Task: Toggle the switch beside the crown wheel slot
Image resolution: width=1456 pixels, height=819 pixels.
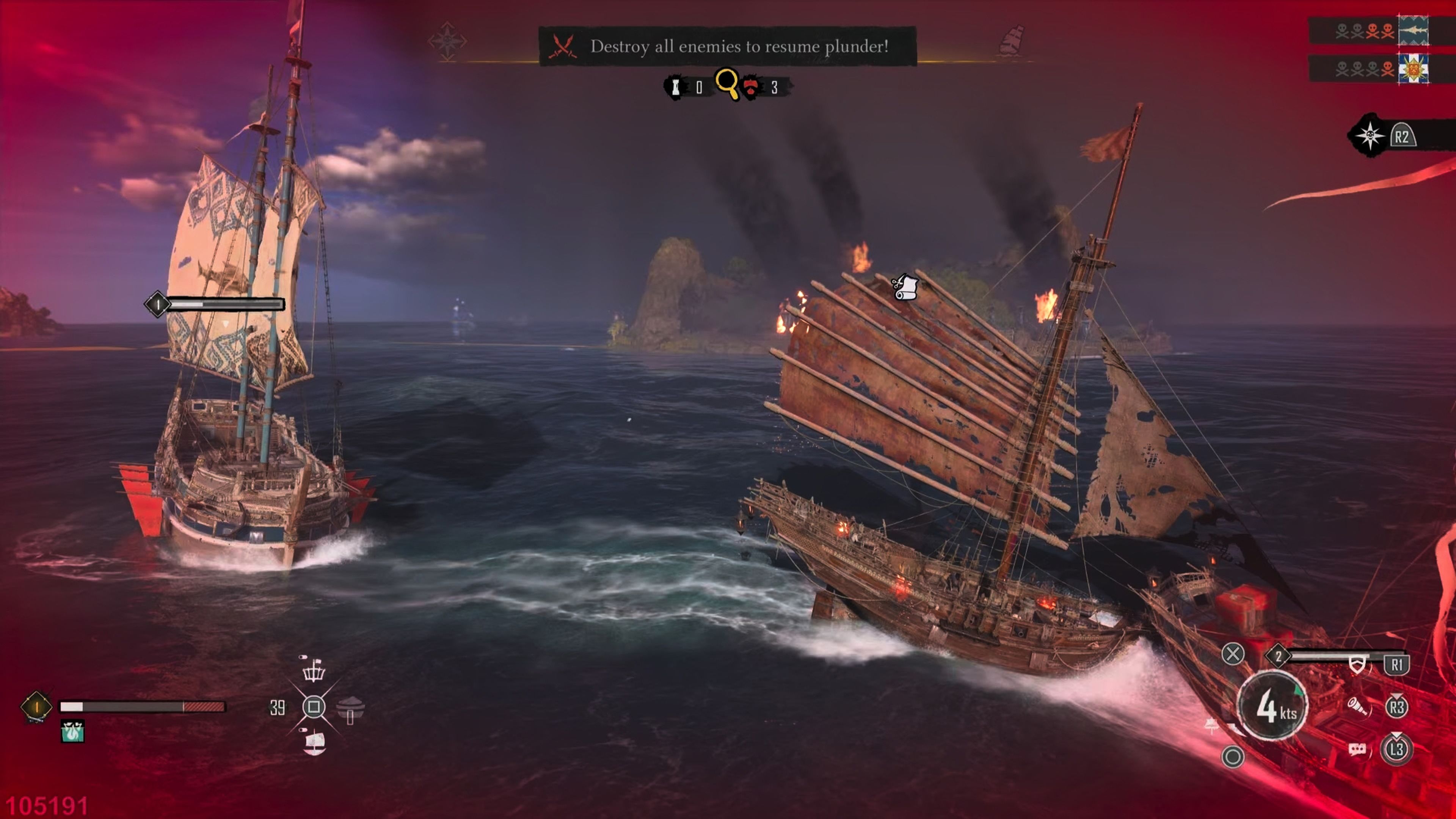Action: click(x=303, y=657)
